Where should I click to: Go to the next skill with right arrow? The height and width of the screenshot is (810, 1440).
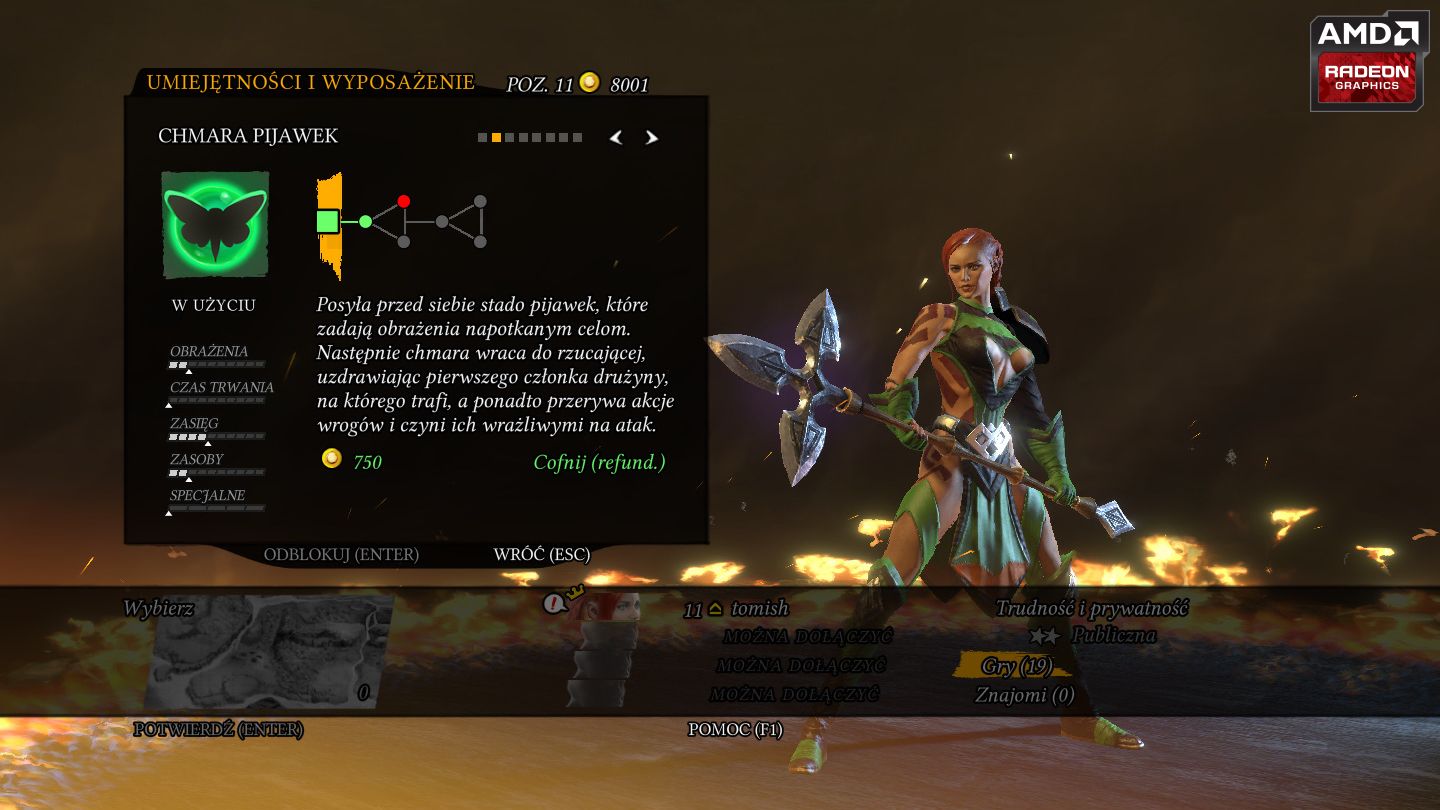point(652,138)
